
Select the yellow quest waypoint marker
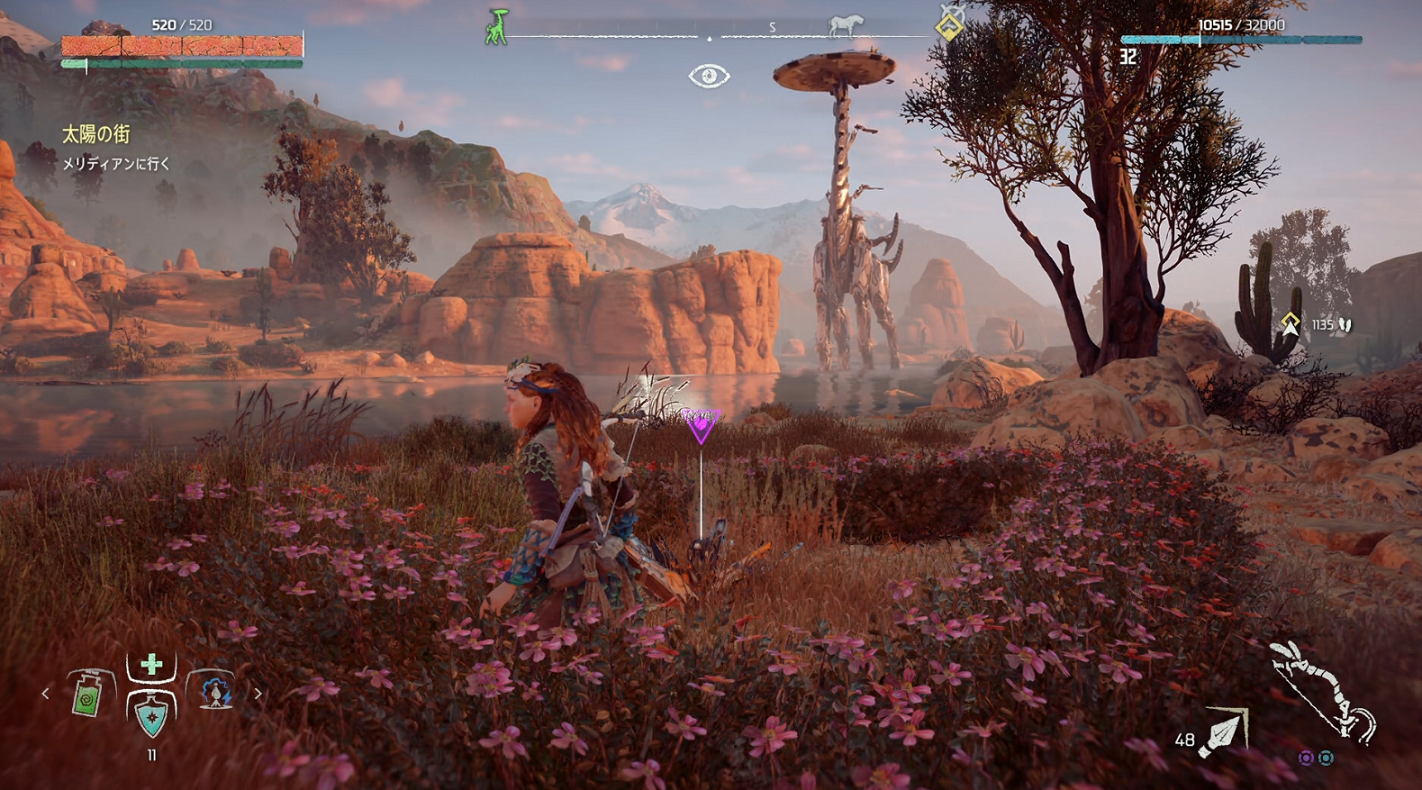1291,324
